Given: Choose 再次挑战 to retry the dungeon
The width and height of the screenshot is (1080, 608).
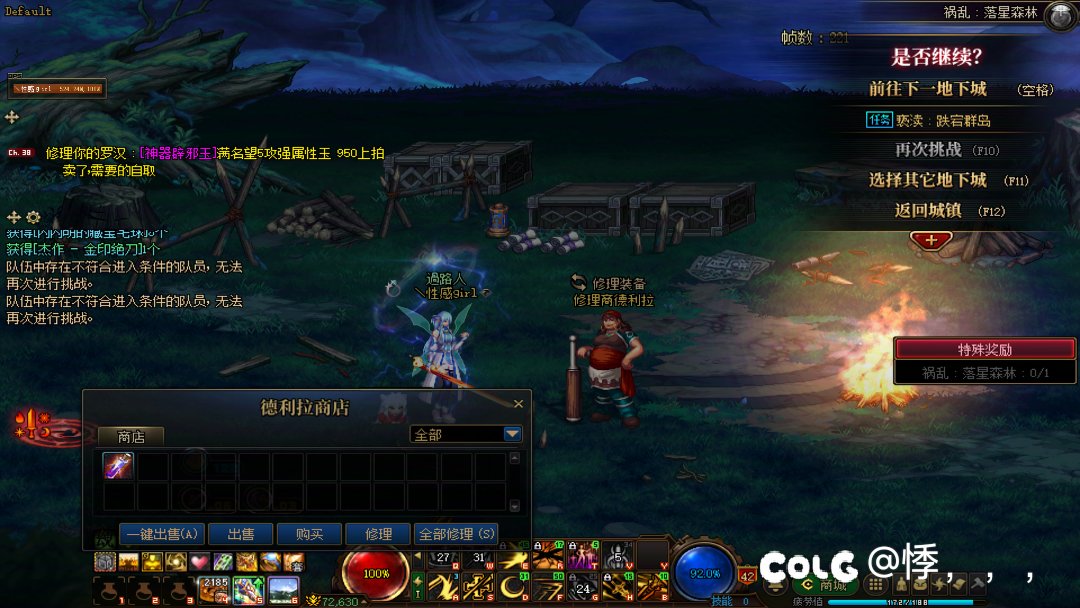Looking at the screenshot, I should 927,150.
